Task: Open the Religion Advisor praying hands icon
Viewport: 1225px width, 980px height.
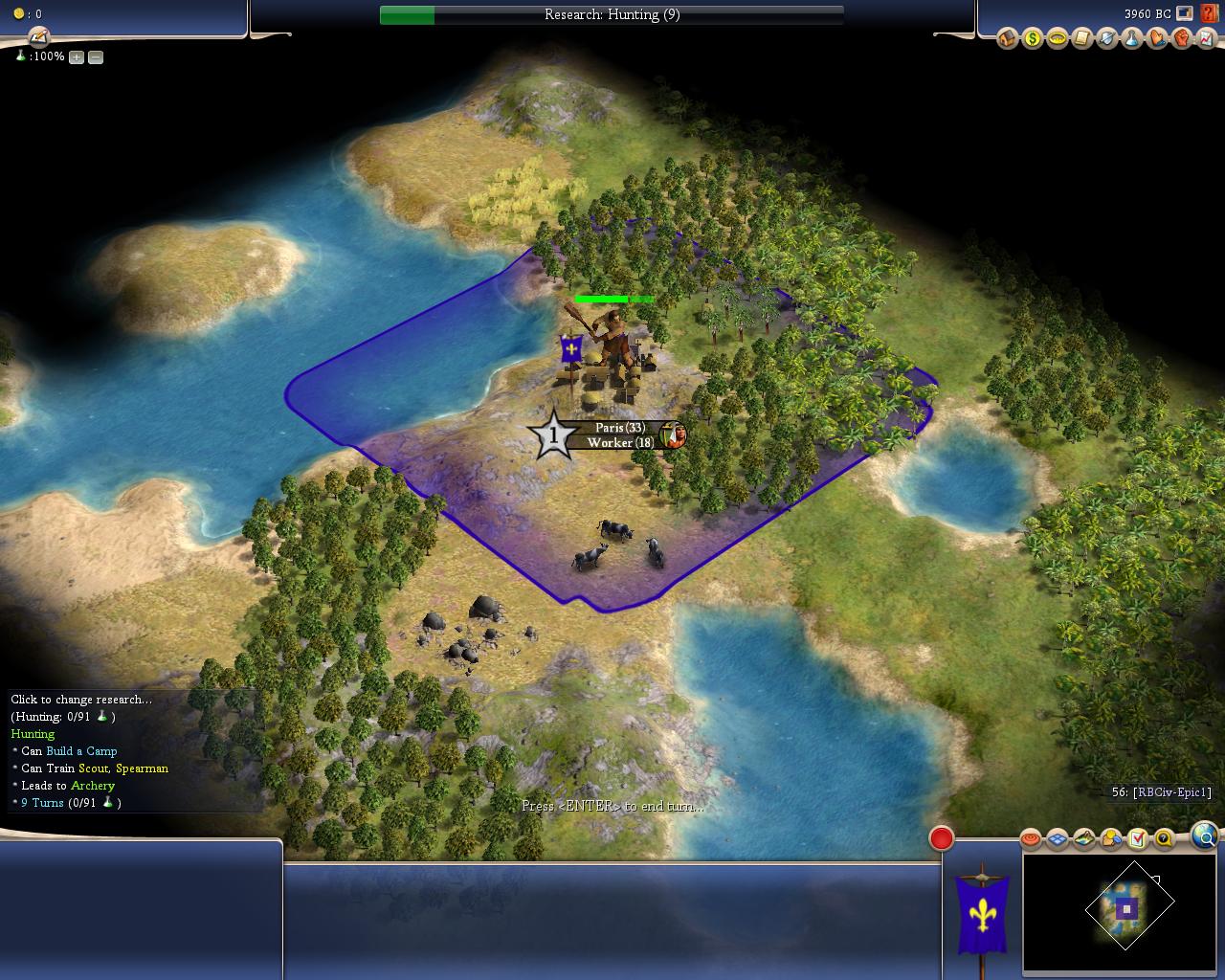Action: pos(1156,38)
